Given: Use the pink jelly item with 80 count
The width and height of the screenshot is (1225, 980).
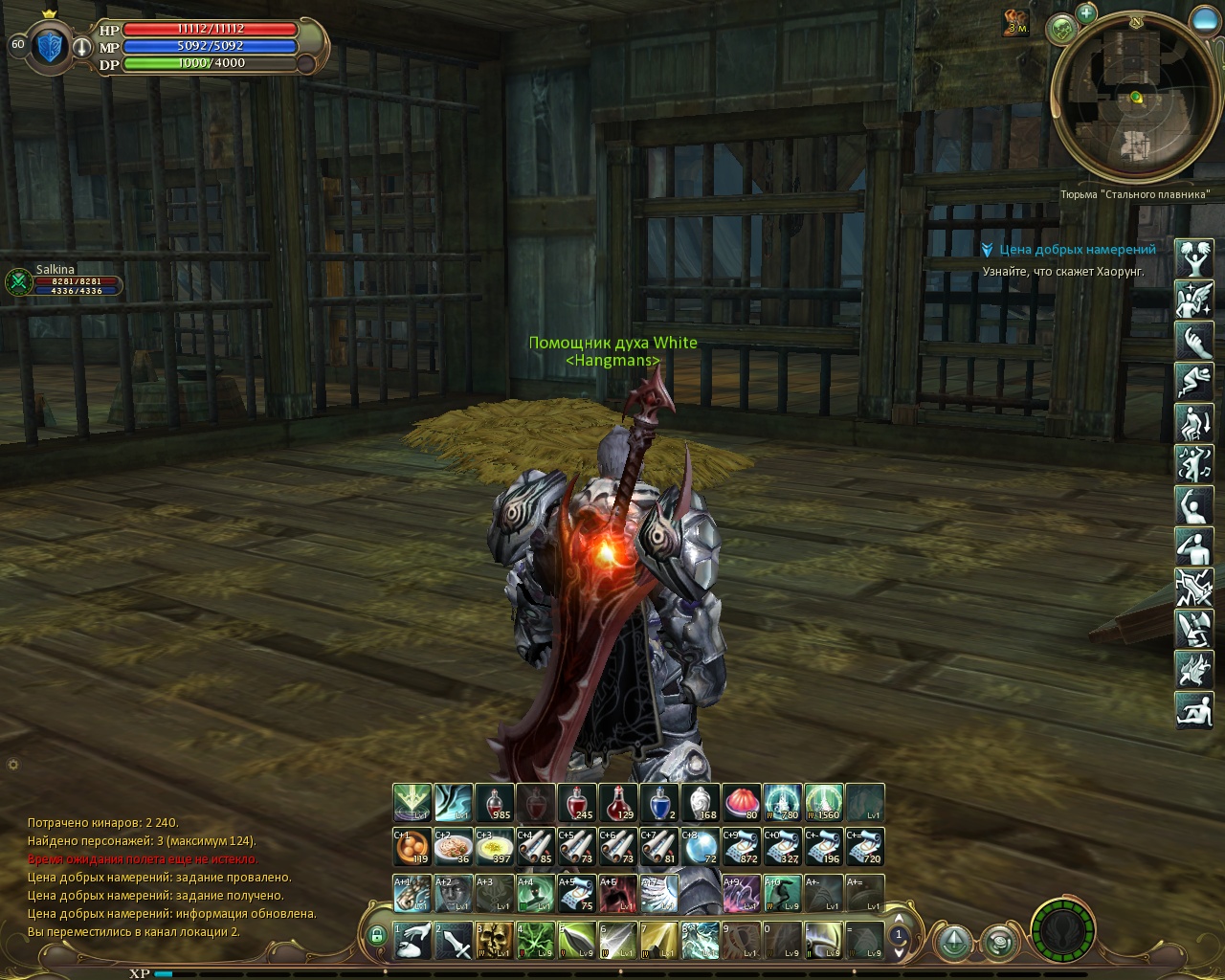Looking at the screenshot, I should (741, 803).
